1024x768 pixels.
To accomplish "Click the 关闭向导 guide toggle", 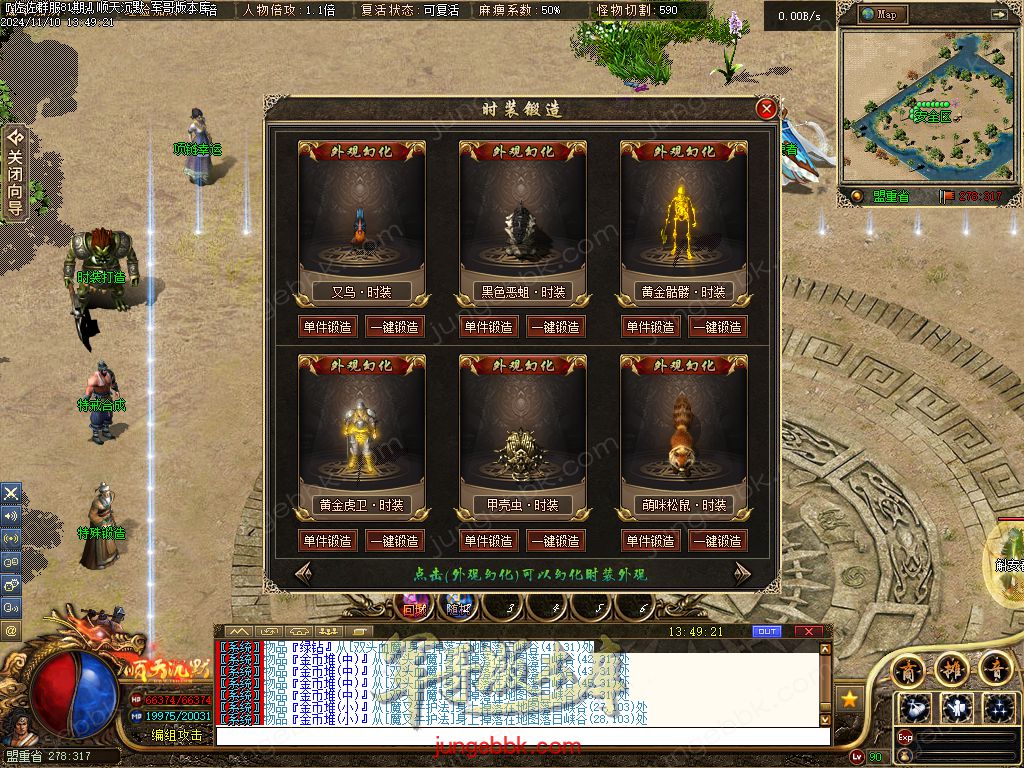I will pyautogui.click(x=15, y=172).
